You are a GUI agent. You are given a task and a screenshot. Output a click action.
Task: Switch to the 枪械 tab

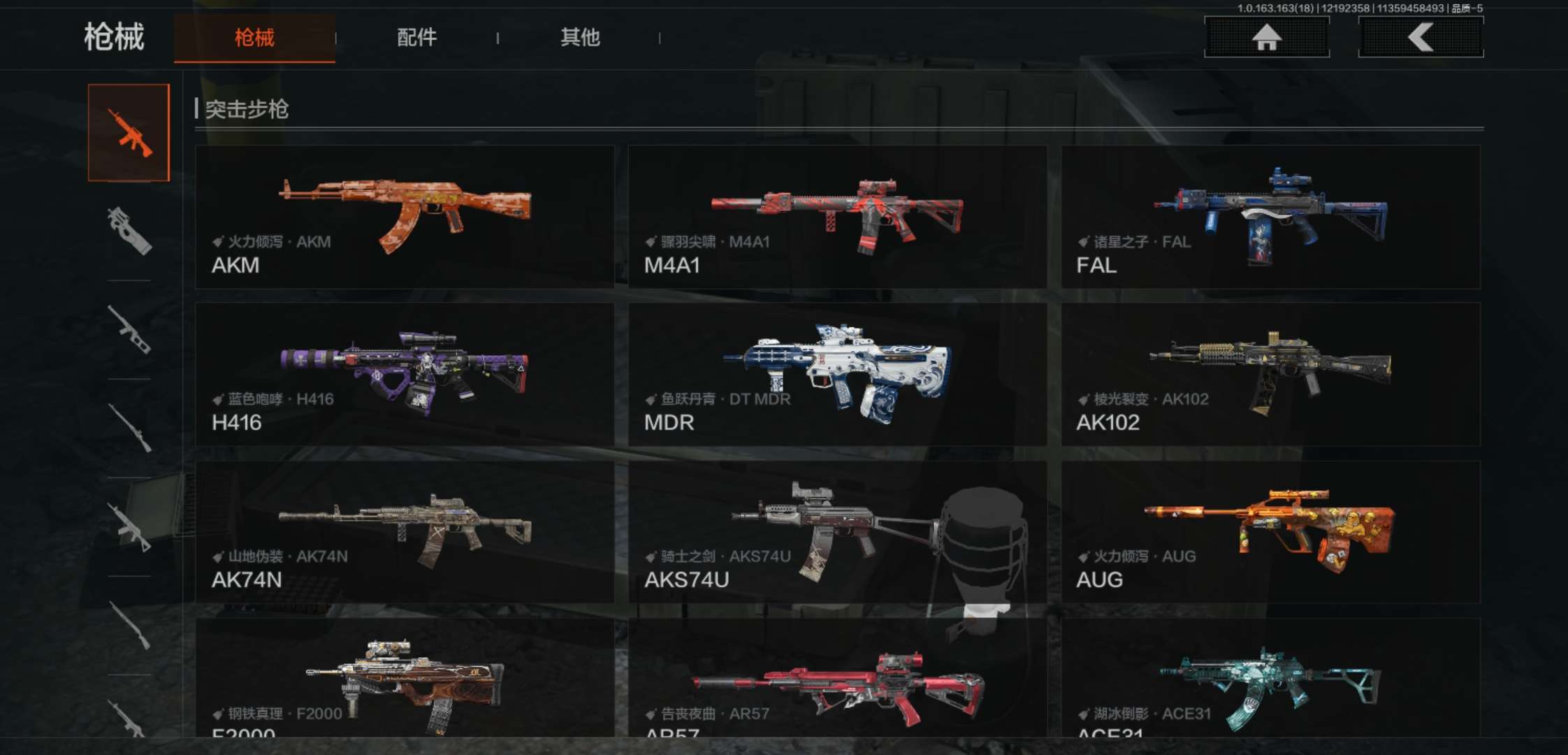(x=254, y=38)
